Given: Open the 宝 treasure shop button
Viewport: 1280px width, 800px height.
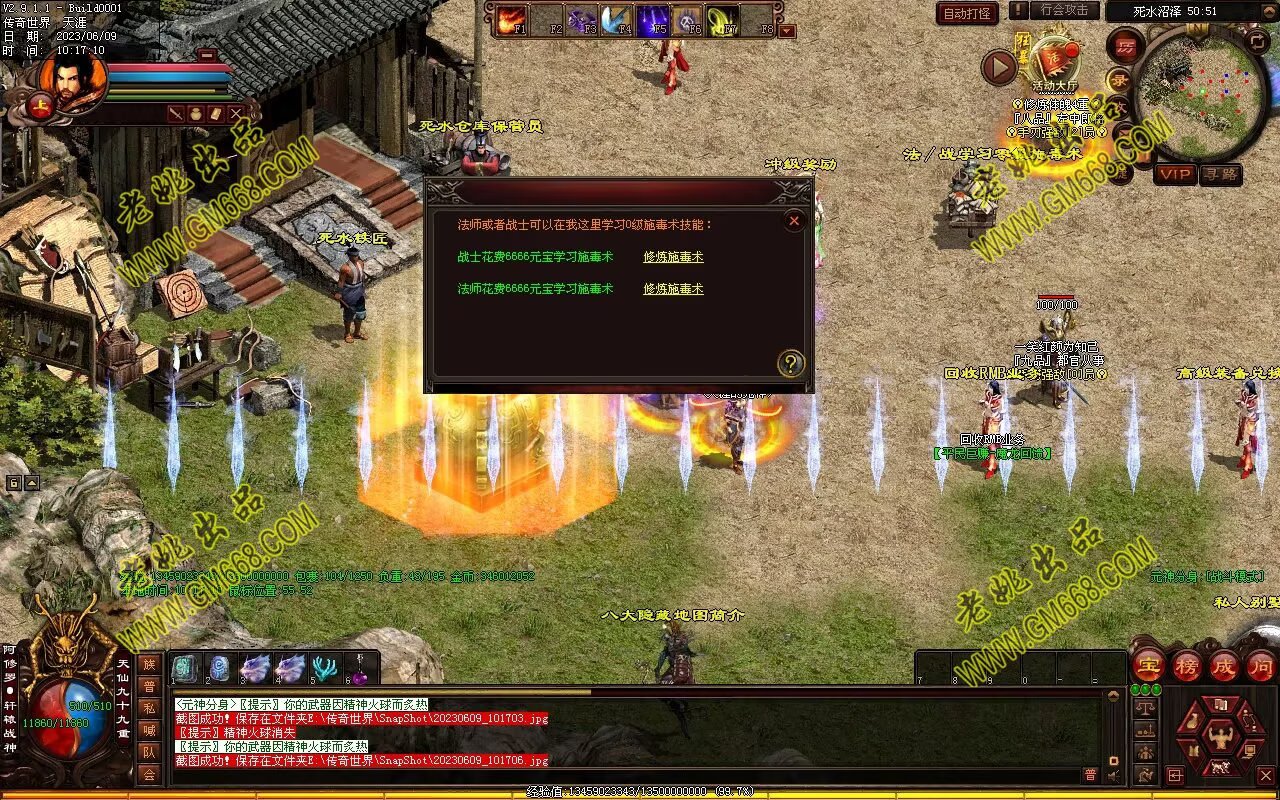Looking at the screenshot, I should pyautogui.click(x=1147, y=665).
